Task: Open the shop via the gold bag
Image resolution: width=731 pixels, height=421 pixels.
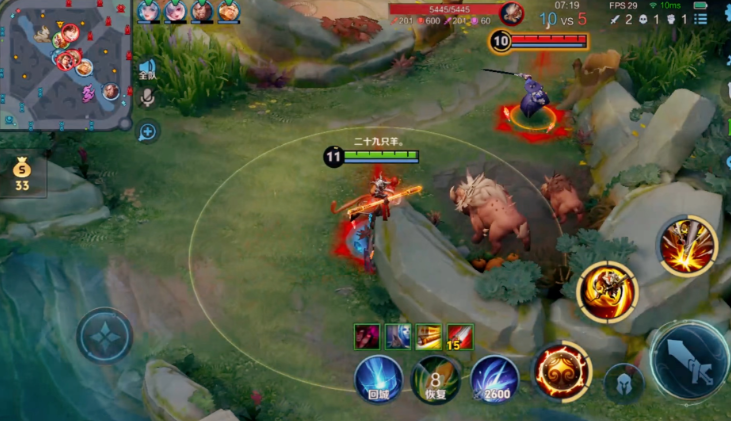Action: tap(22, 174)
